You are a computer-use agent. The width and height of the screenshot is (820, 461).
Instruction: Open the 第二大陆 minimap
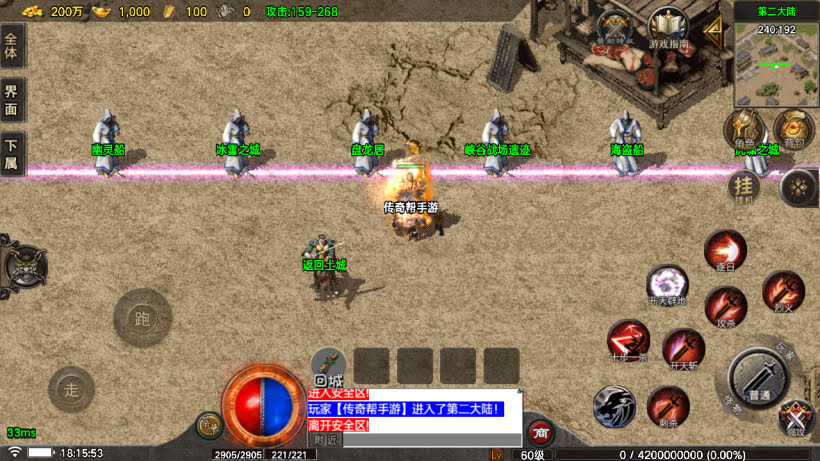(776, 62)
